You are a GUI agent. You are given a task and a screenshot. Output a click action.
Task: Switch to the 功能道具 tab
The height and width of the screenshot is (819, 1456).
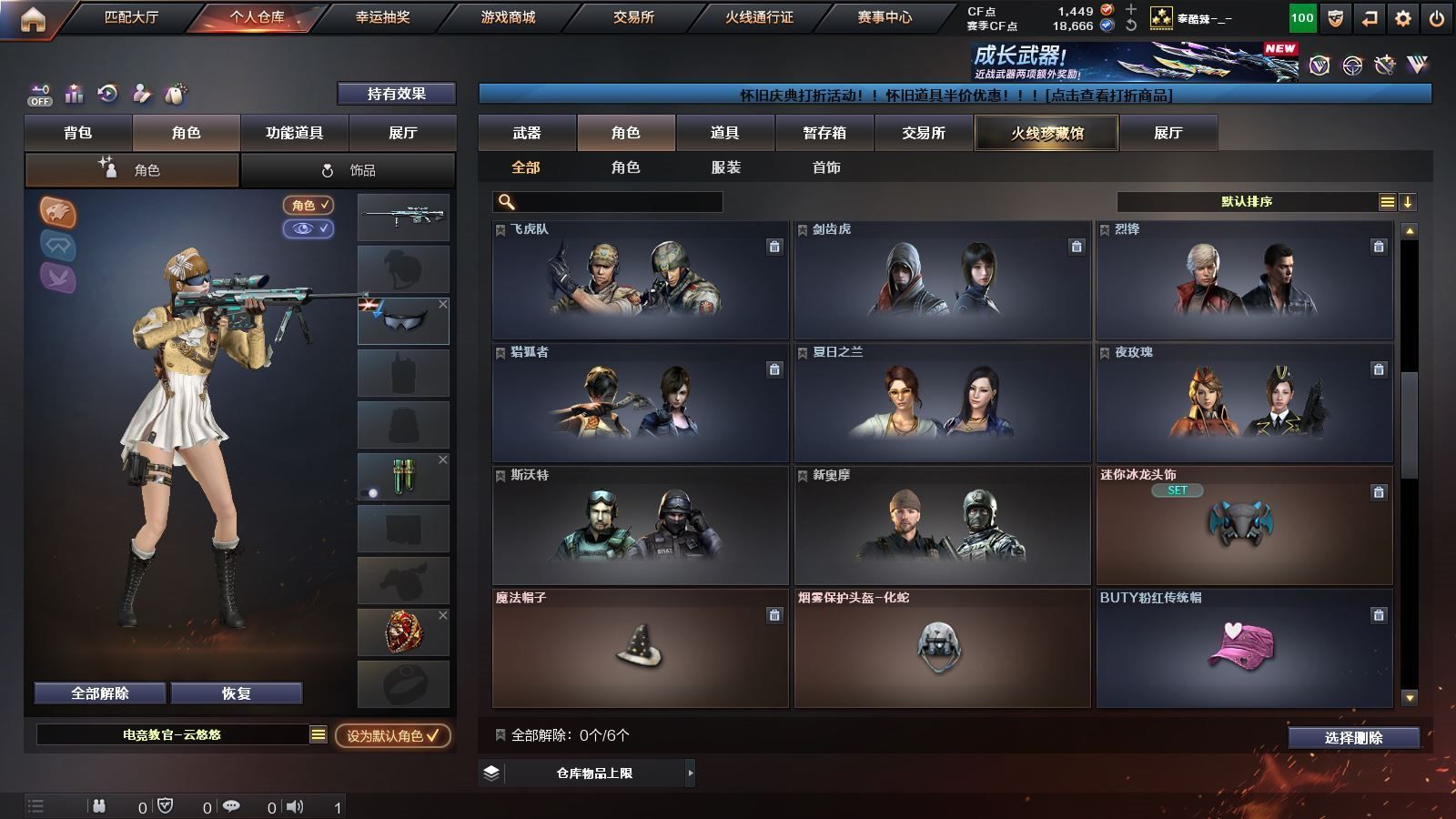pyautogui.click(x=294, y=133)
